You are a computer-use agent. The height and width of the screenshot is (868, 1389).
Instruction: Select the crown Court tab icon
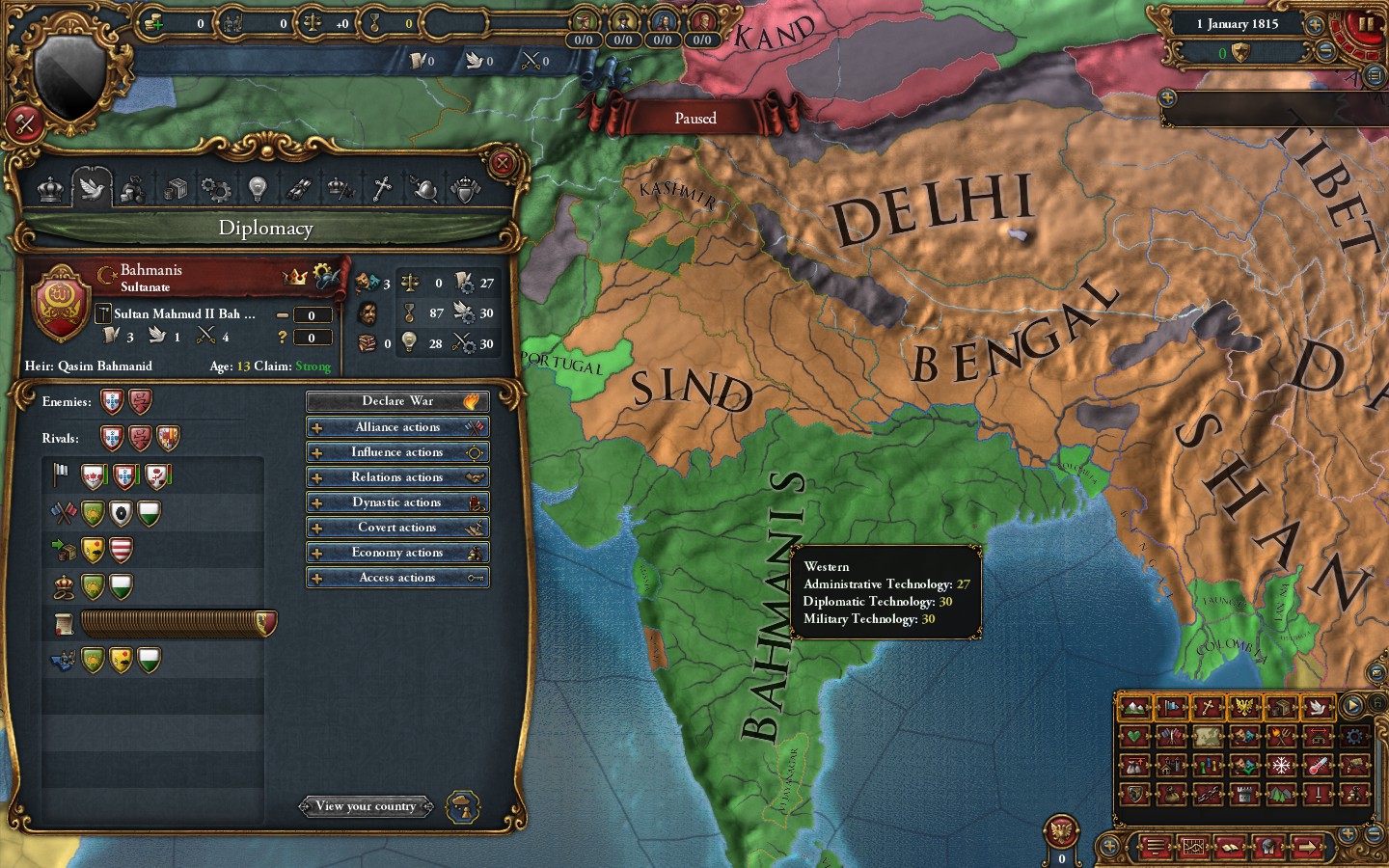pyautogui.click(x=48, y=189)
